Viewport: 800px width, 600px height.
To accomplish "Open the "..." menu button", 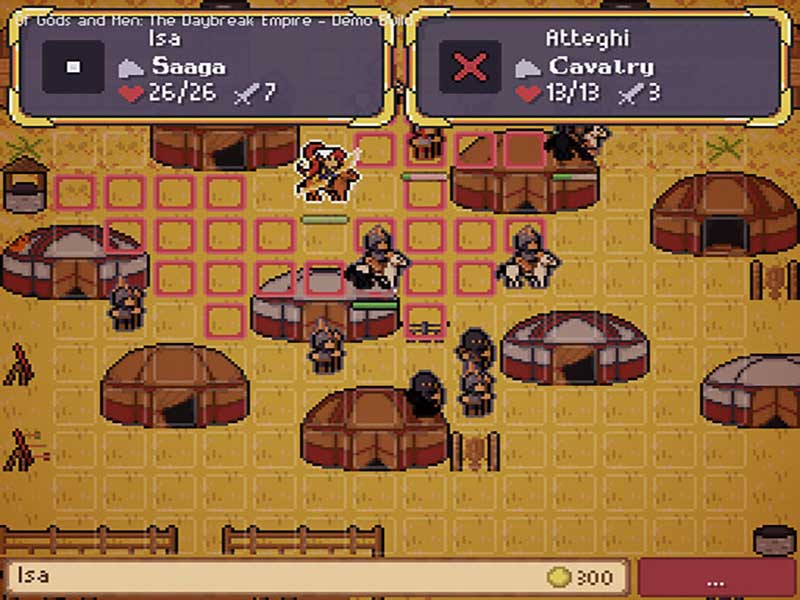I will (715, 579).
